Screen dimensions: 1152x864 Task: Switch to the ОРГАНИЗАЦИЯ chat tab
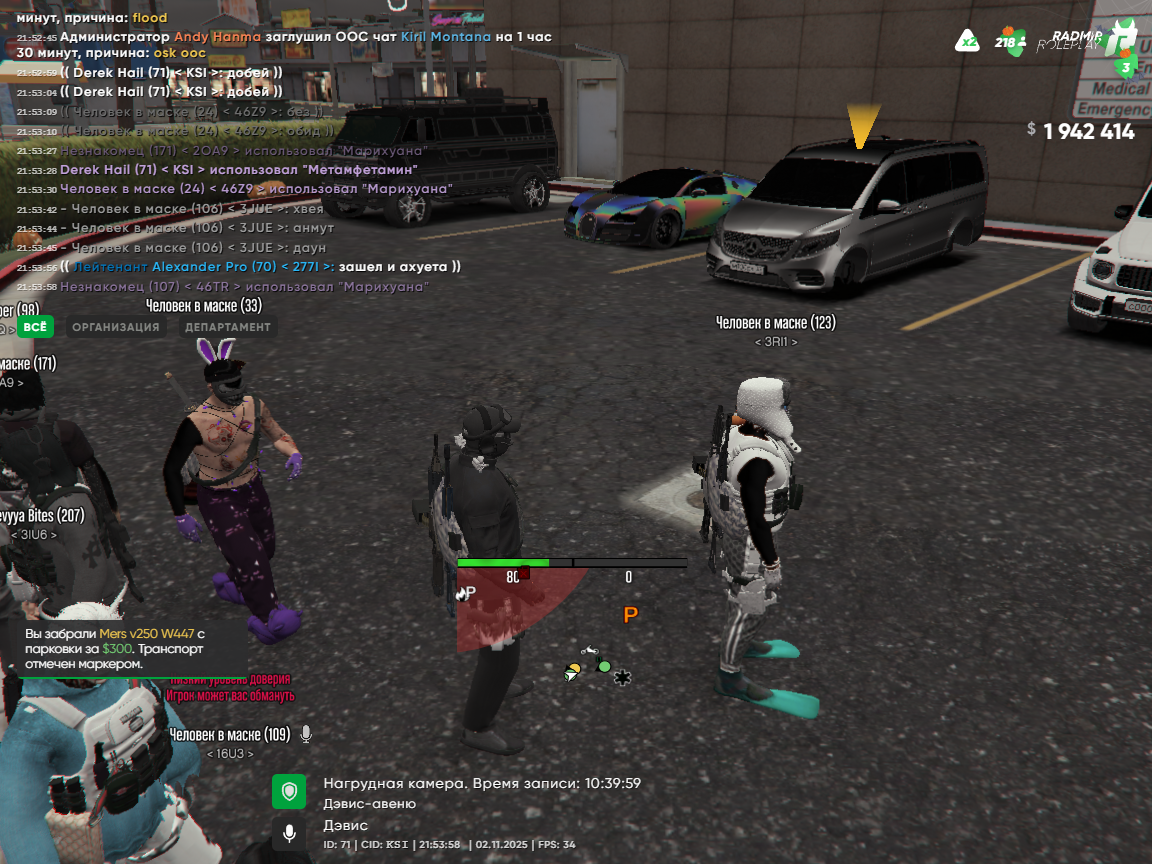pos(116,327)
